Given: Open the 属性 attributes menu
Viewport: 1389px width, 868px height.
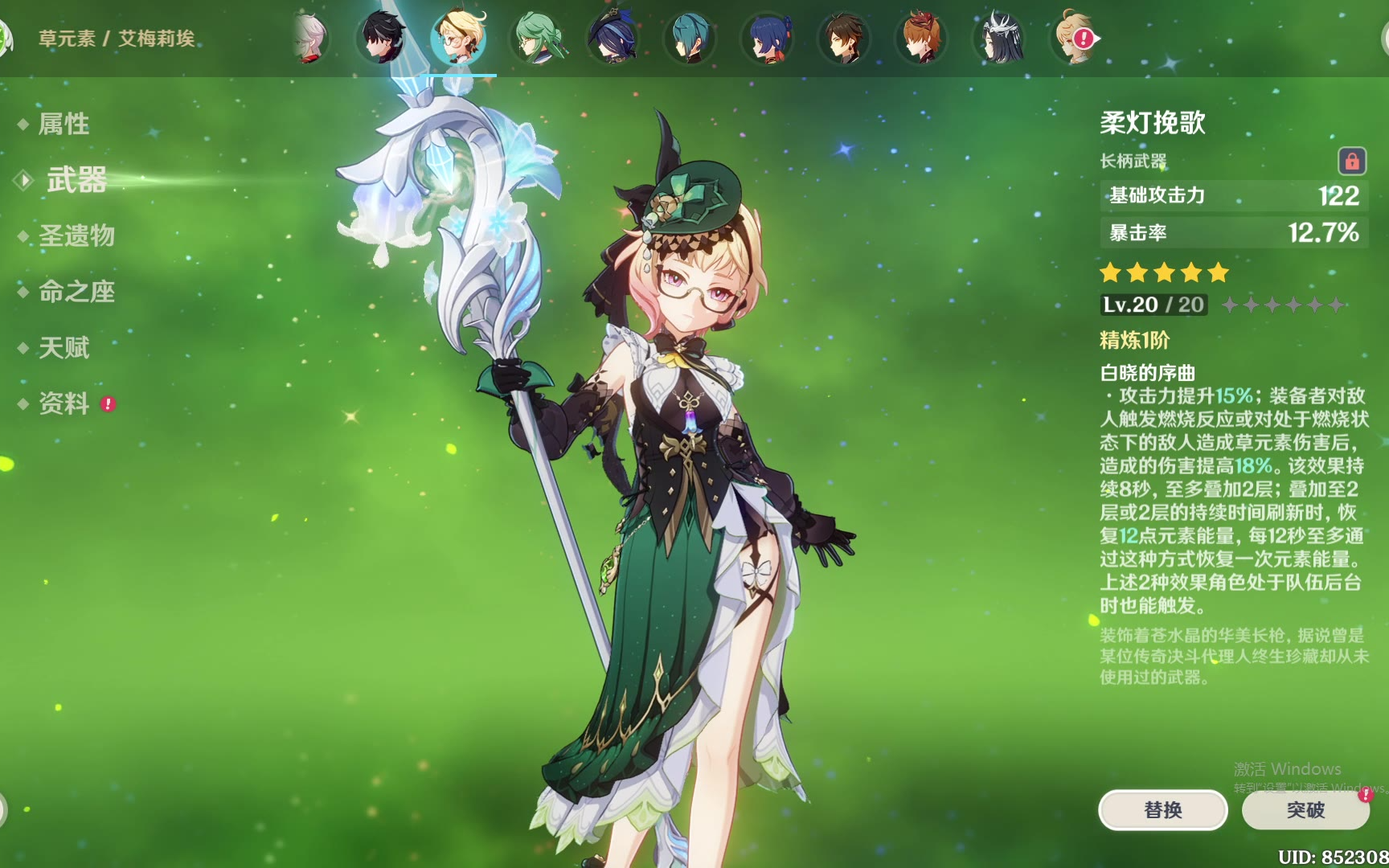Looking at the screenshot, I should point(64,124).
